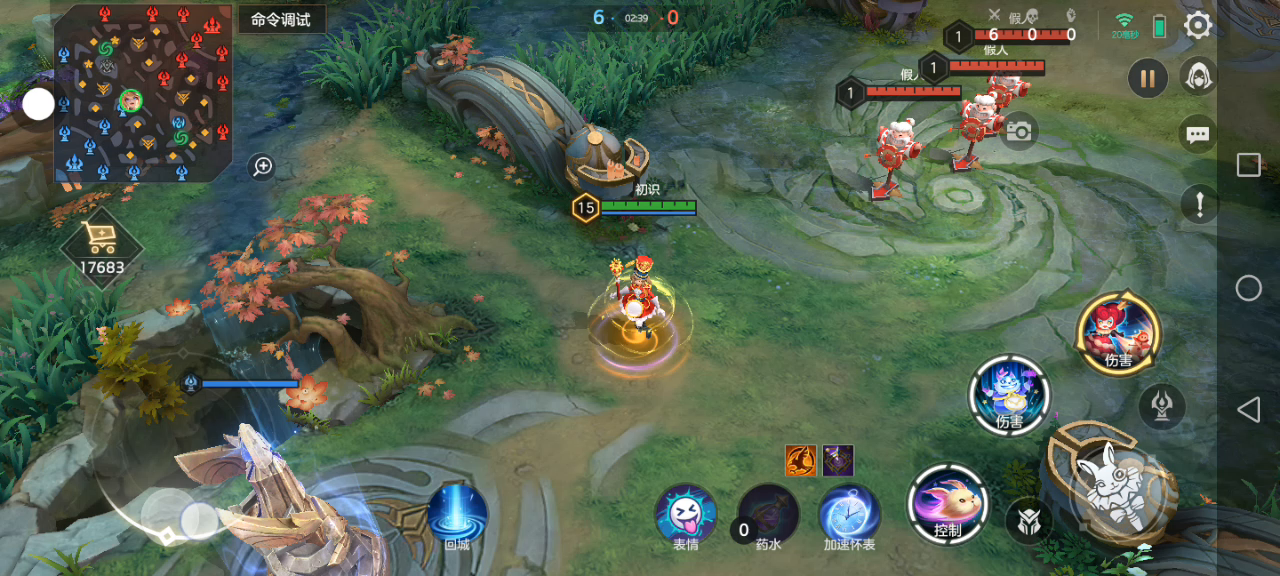The width and height of the screenshot is (1280, 576).
Task: Send an alert with the exclamation button
Action: pos(1198,203)
